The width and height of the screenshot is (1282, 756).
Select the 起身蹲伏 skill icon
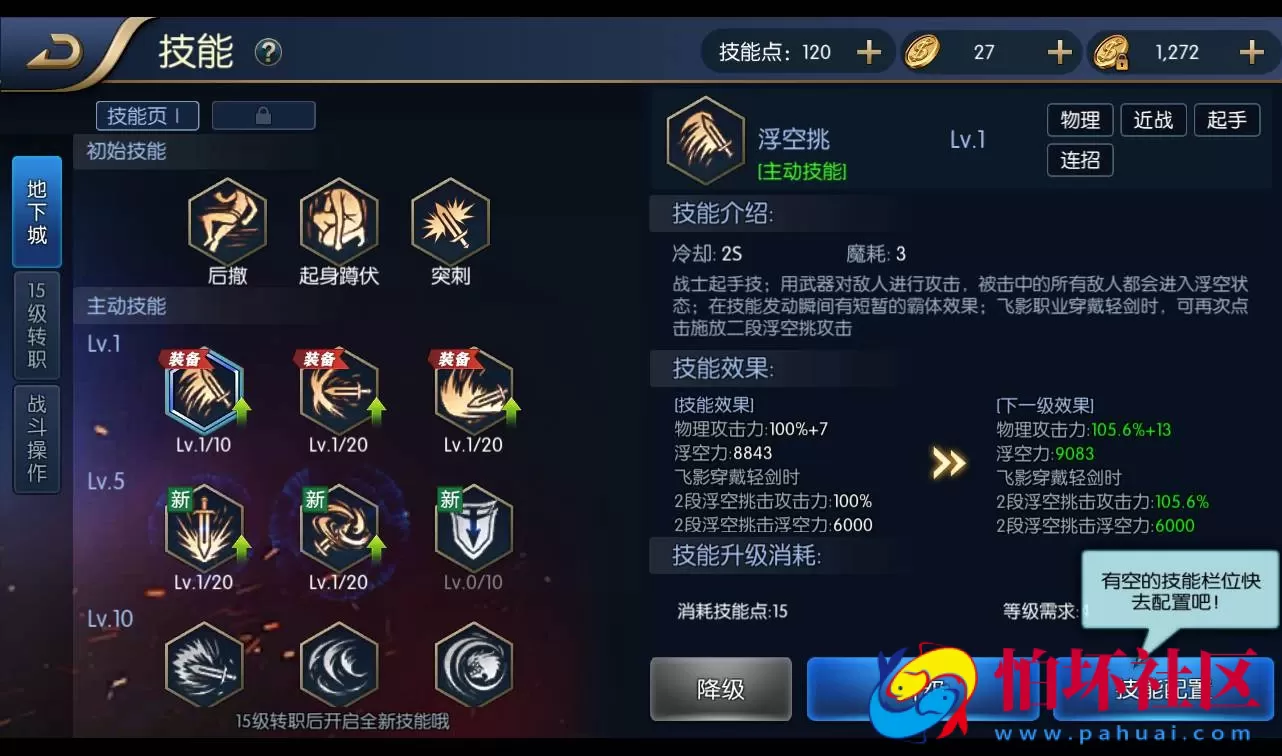(x=339, y=222)
